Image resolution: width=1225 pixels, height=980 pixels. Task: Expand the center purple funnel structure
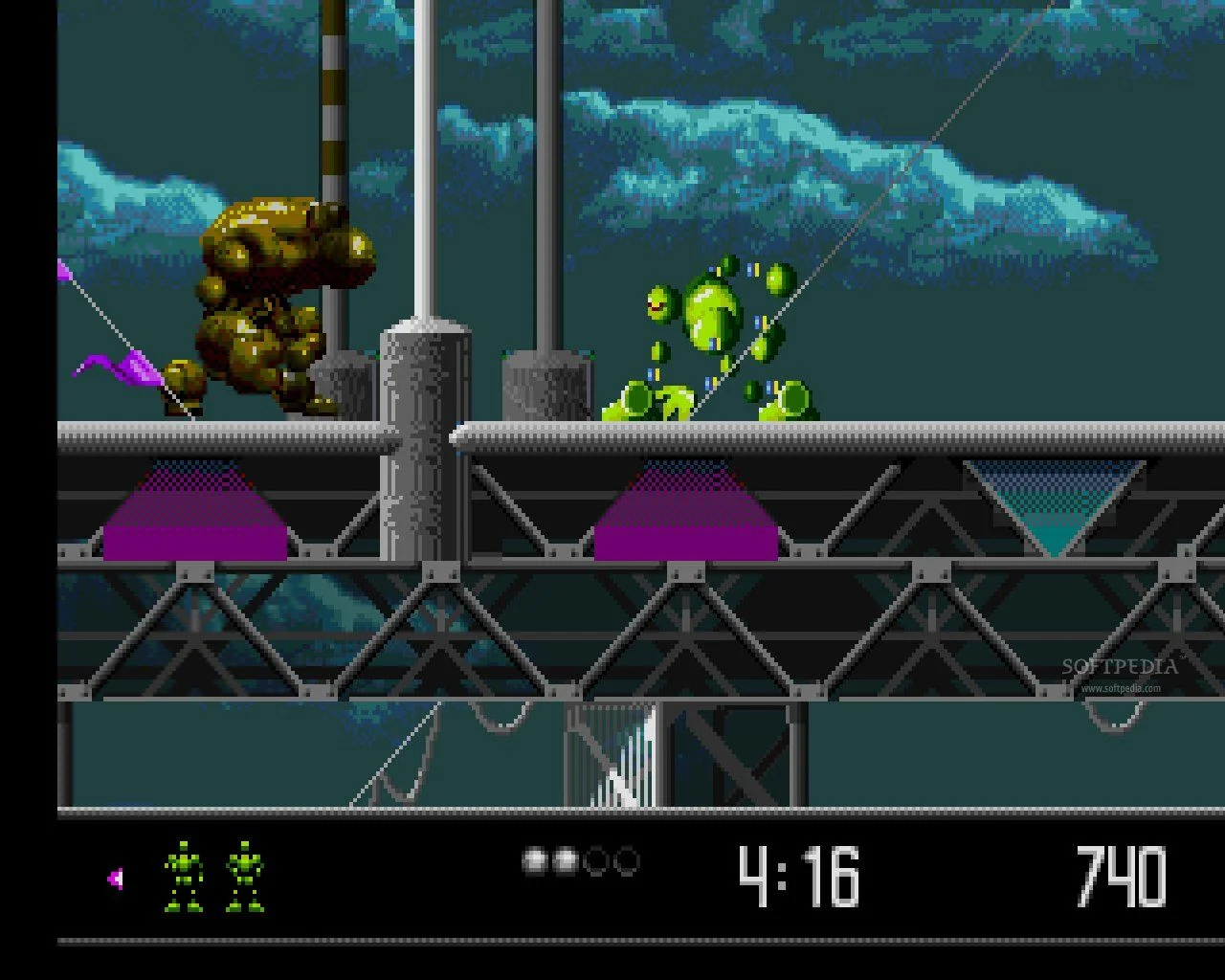click(684, 517)
